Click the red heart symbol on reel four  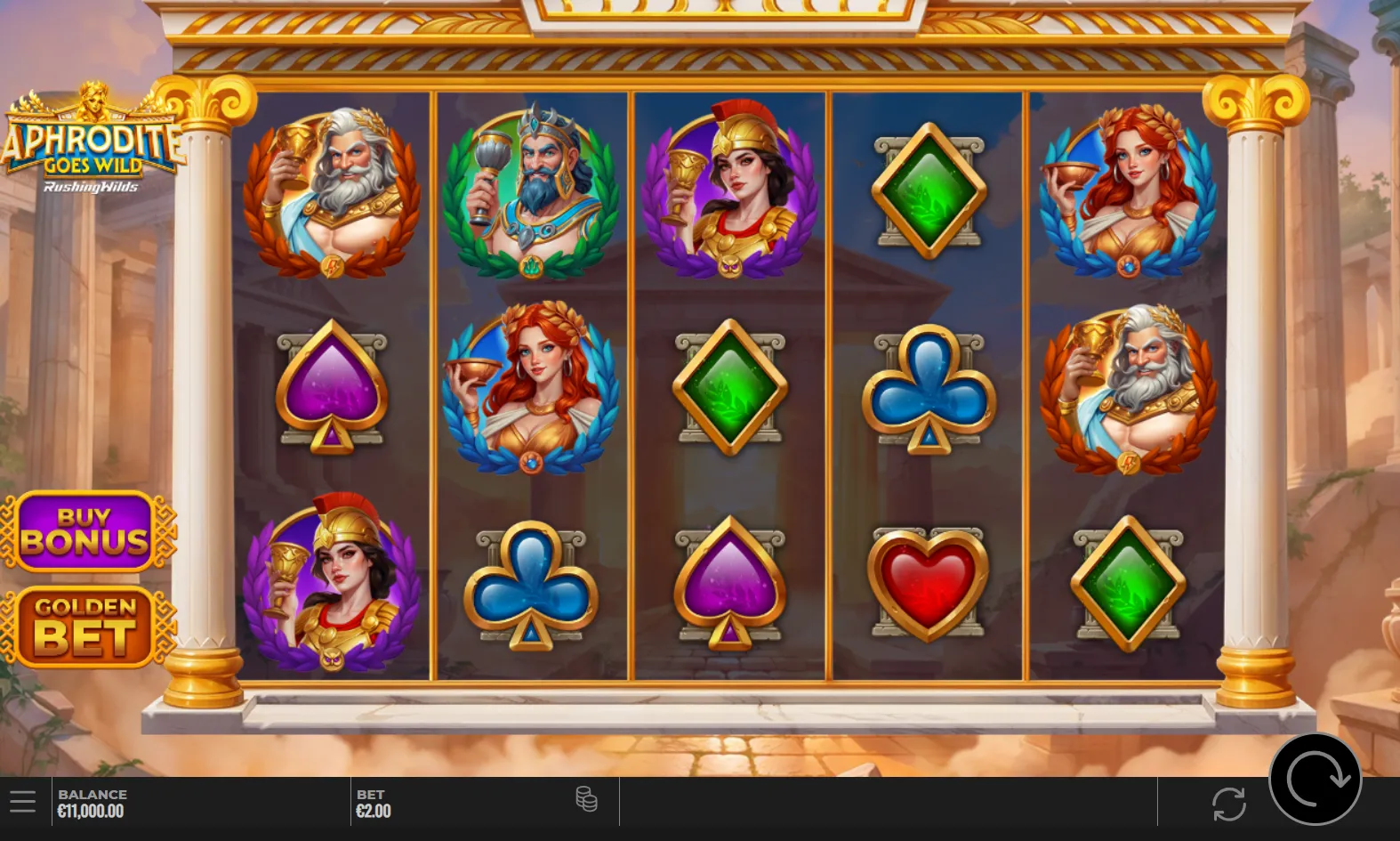pos(929,583)
